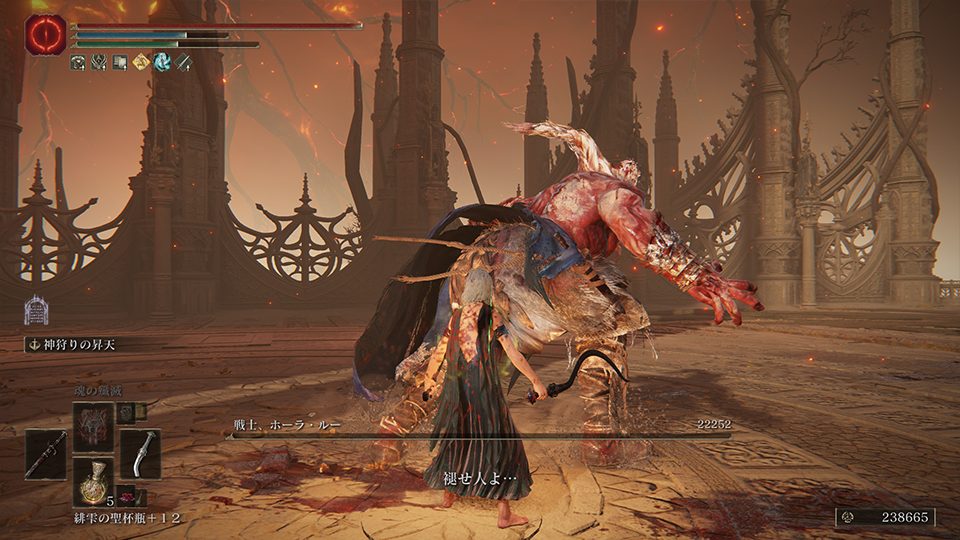Select the small red flower pouch item
960x540 pixels.
pyautogui.click(x=128, y=496)
